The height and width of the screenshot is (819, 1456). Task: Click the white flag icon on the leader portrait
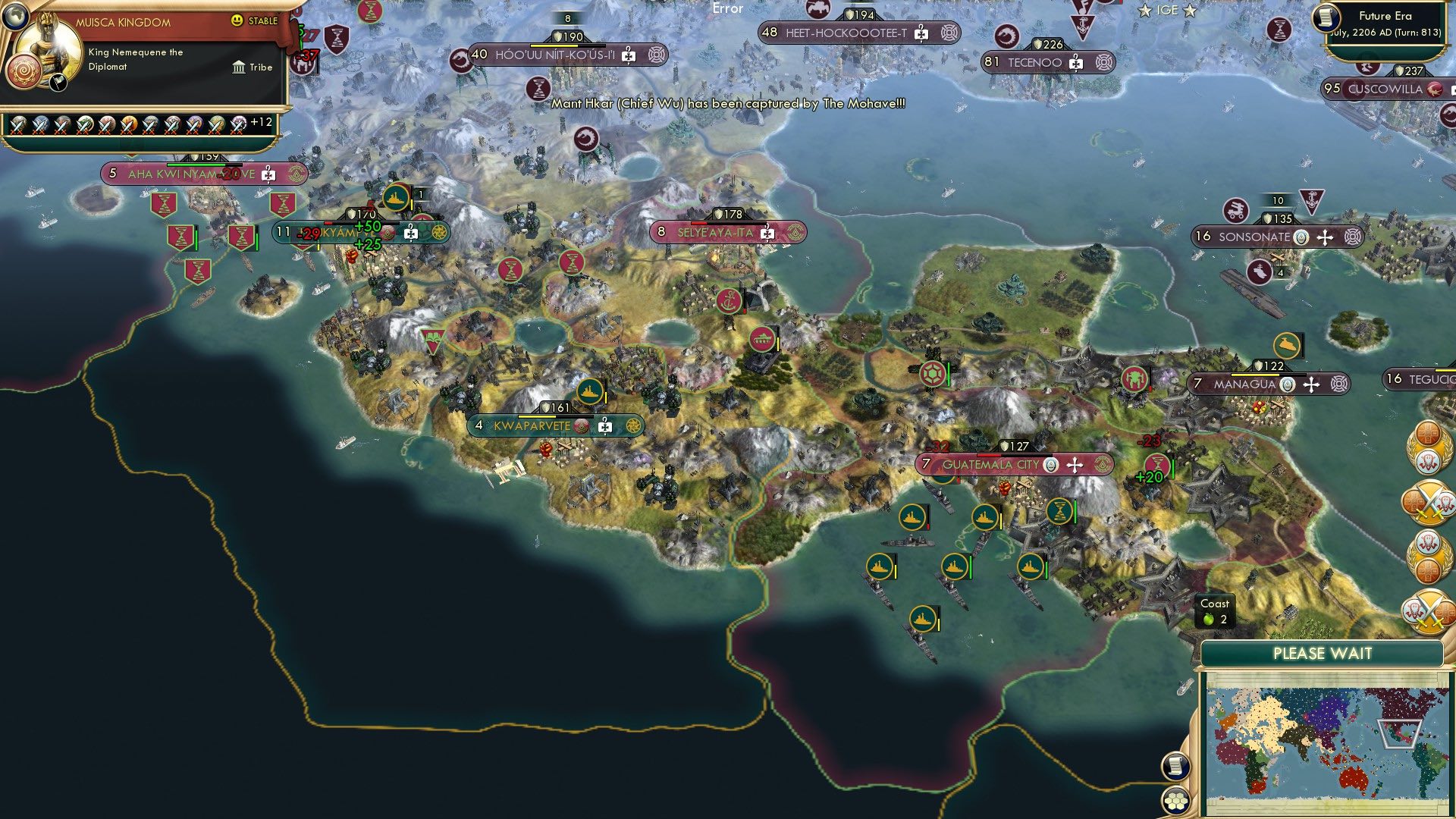pyautogui.click(x=58, y=82)
